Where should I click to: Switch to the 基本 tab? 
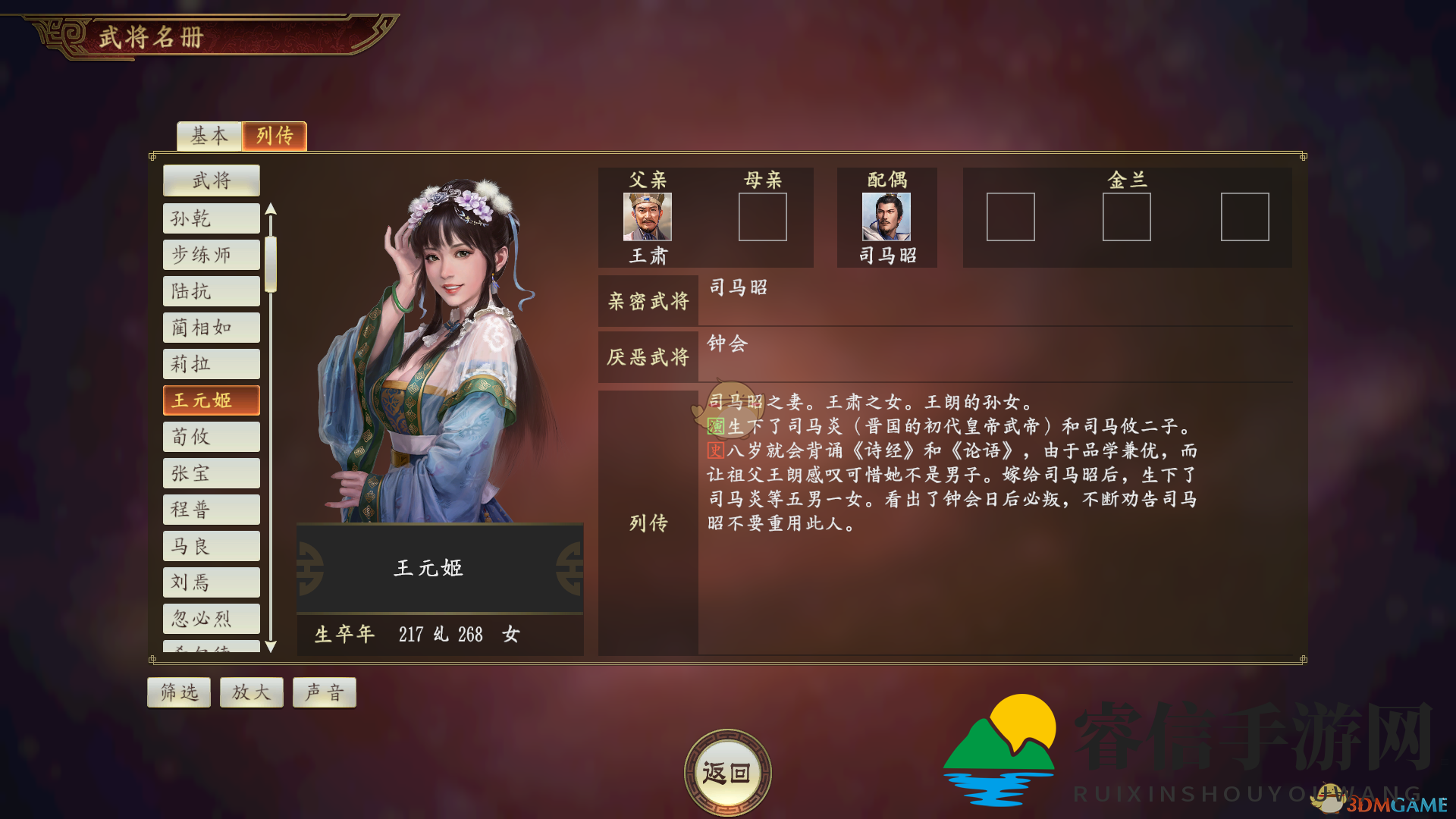pos(209,136)
